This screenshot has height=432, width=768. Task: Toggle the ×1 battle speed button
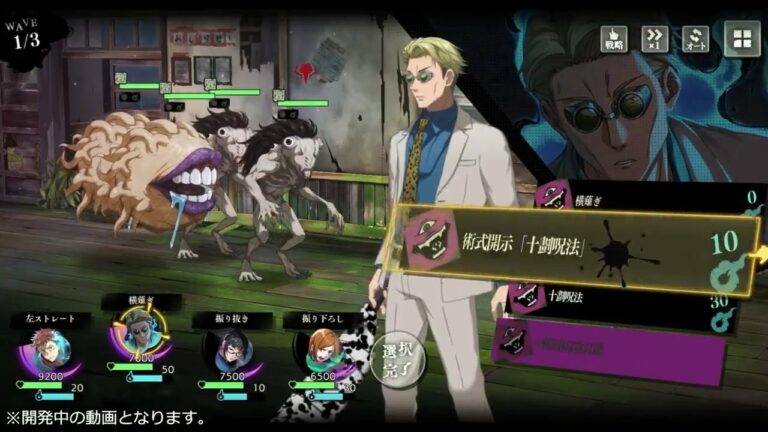click(654, 39)
